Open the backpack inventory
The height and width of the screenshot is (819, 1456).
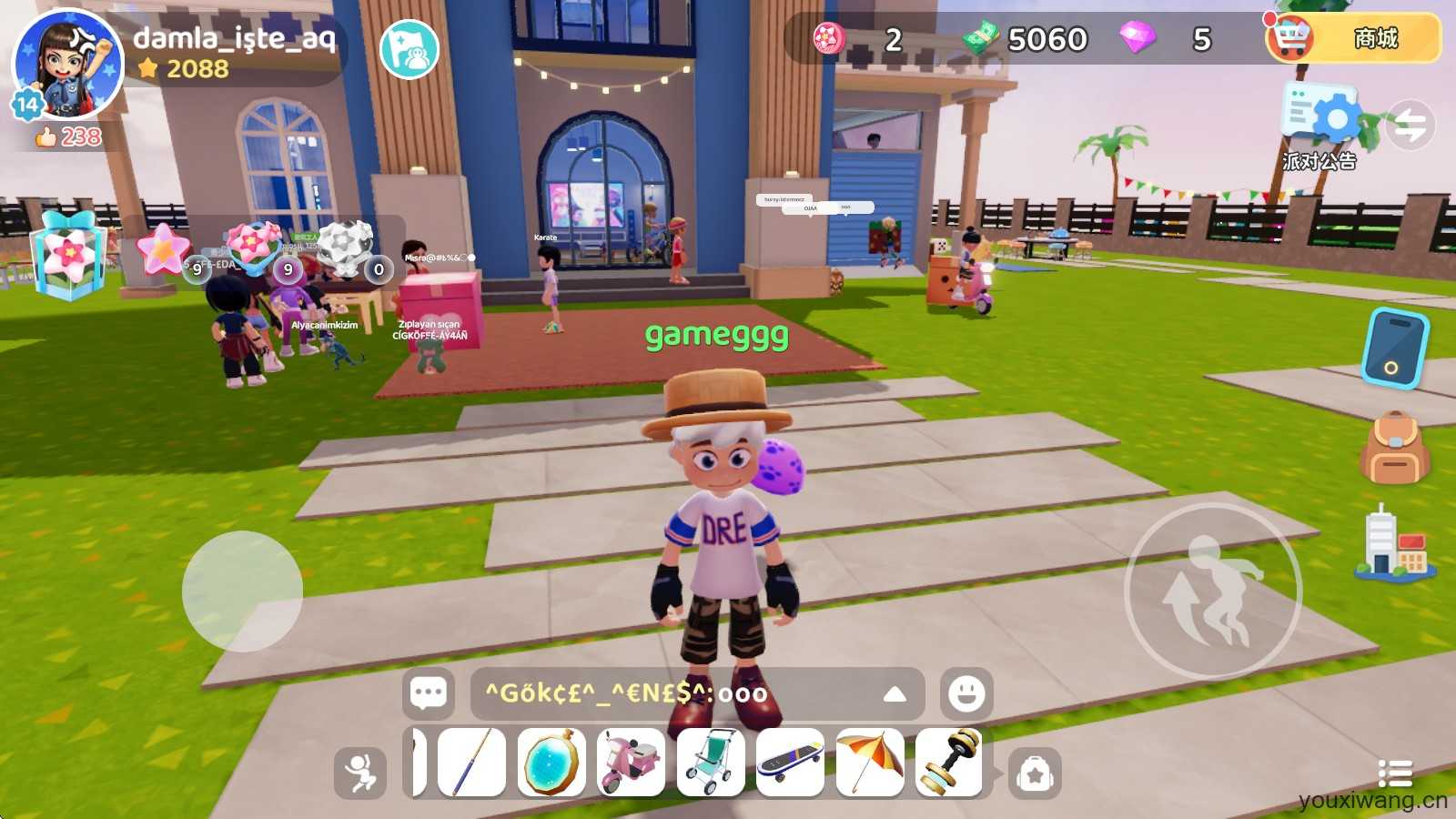click(x=1393, y=448)
